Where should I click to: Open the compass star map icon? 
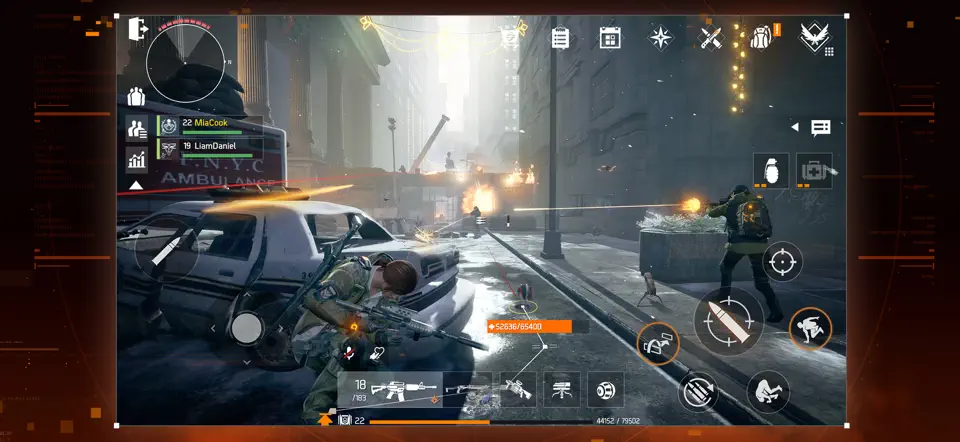tap(661, 38)
